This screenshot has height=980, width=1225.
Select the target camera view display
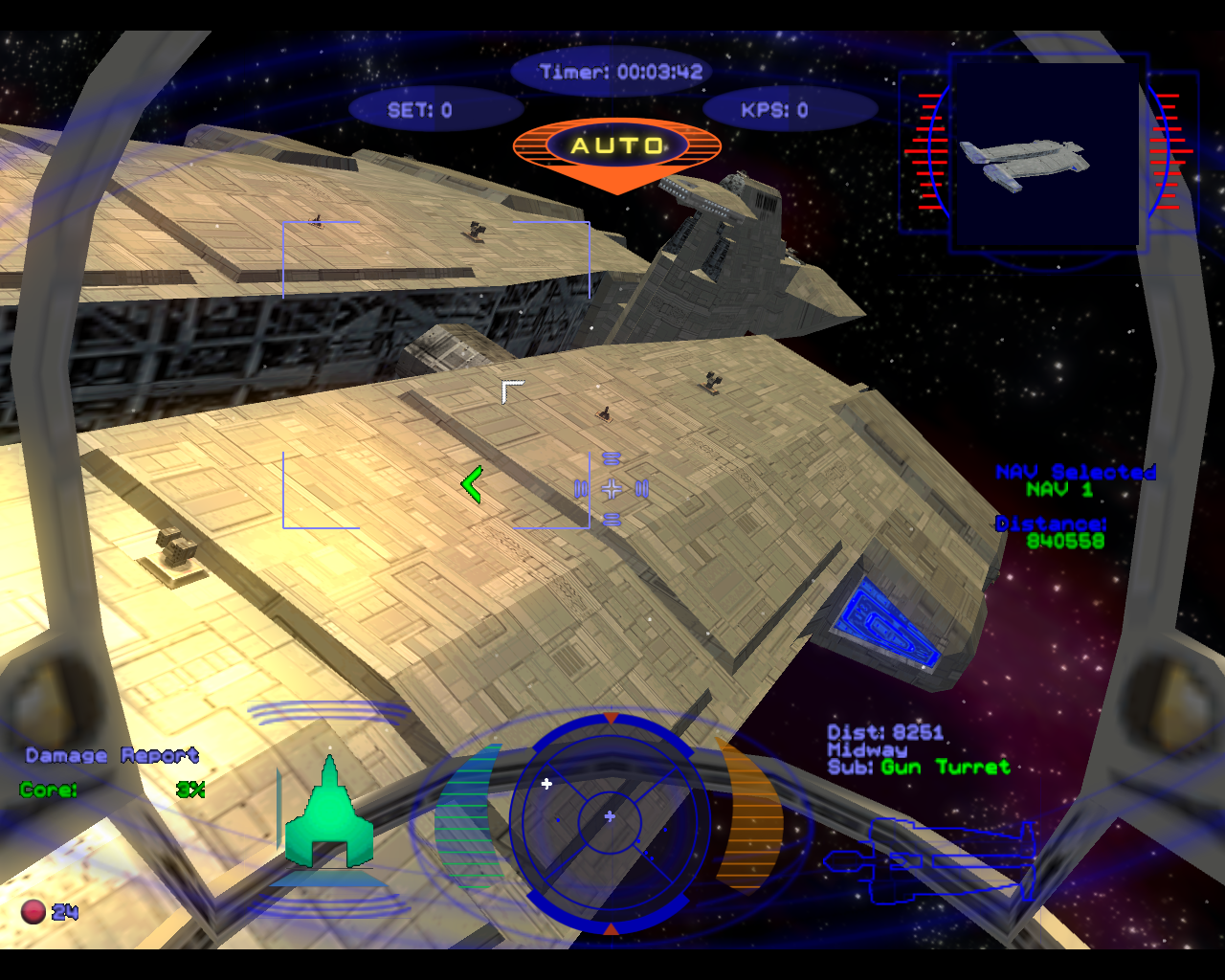point(1048,153)
